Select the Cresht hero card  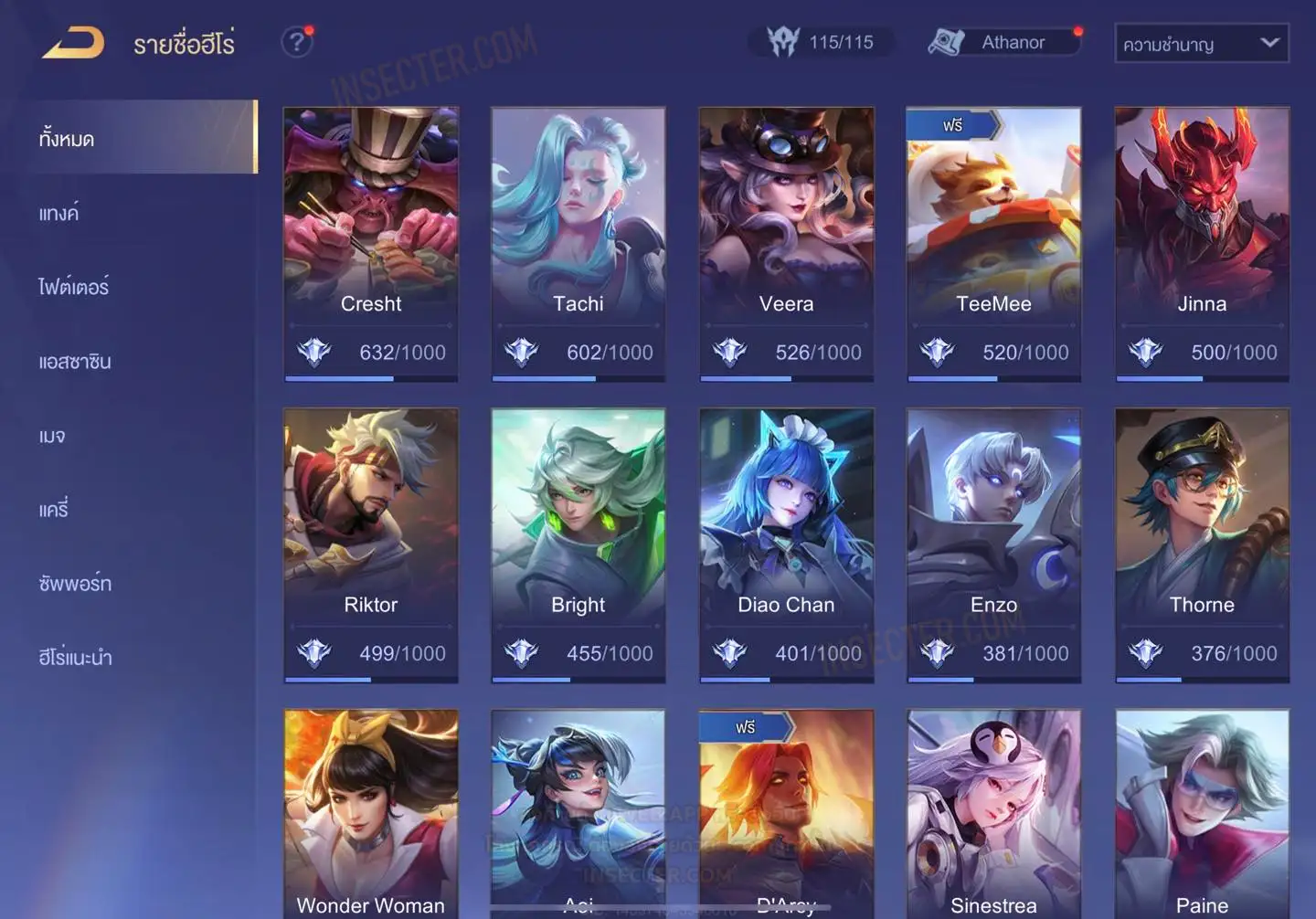click(371, 243)
